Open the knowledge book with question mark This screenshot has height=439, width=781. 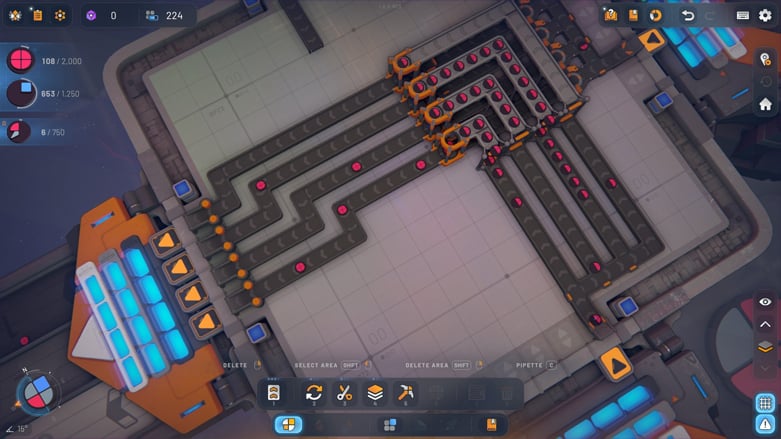point(611,15)
